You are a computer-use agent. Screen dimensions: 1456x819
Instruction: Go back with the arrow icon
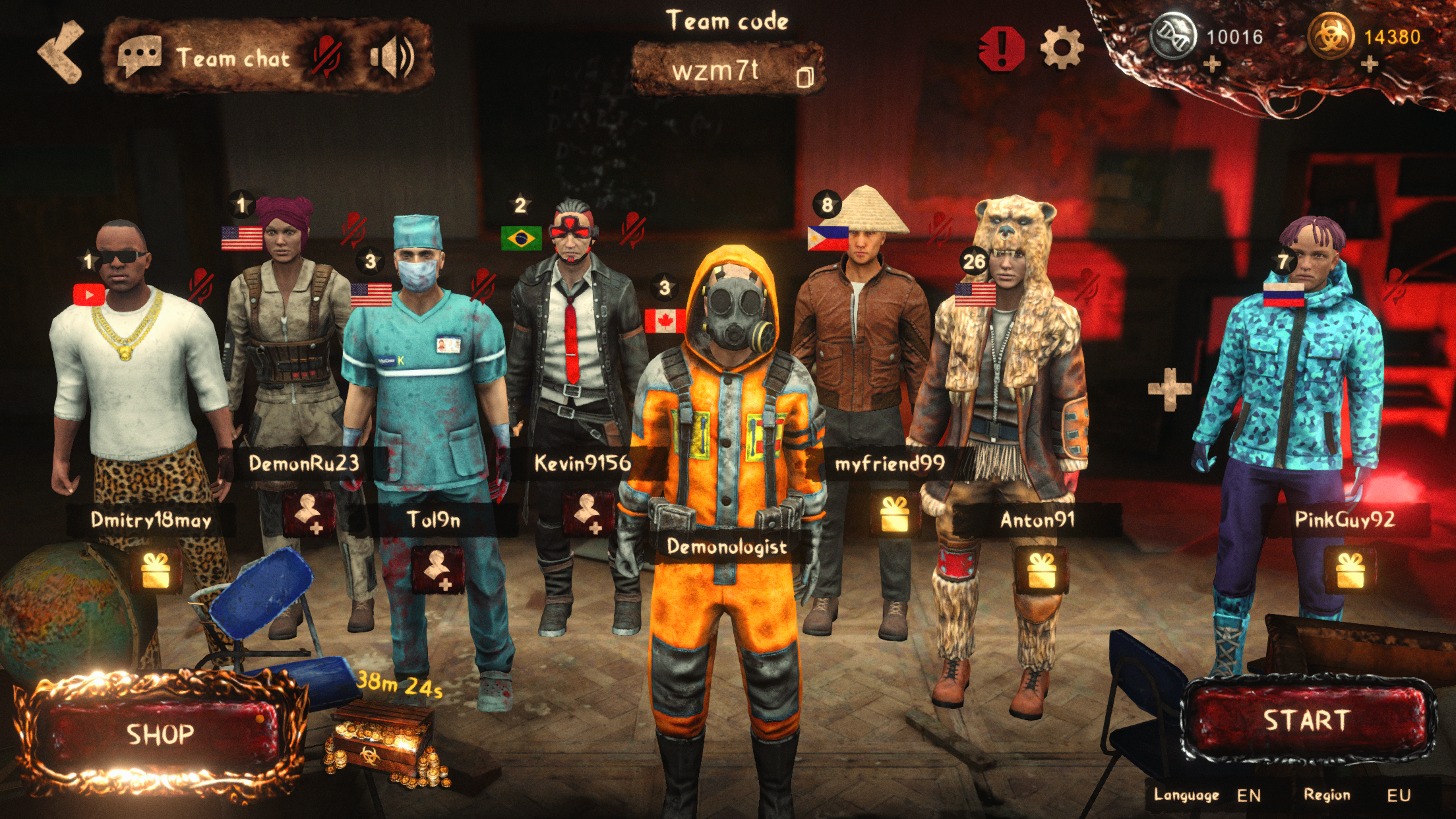(x=60, y=52)
